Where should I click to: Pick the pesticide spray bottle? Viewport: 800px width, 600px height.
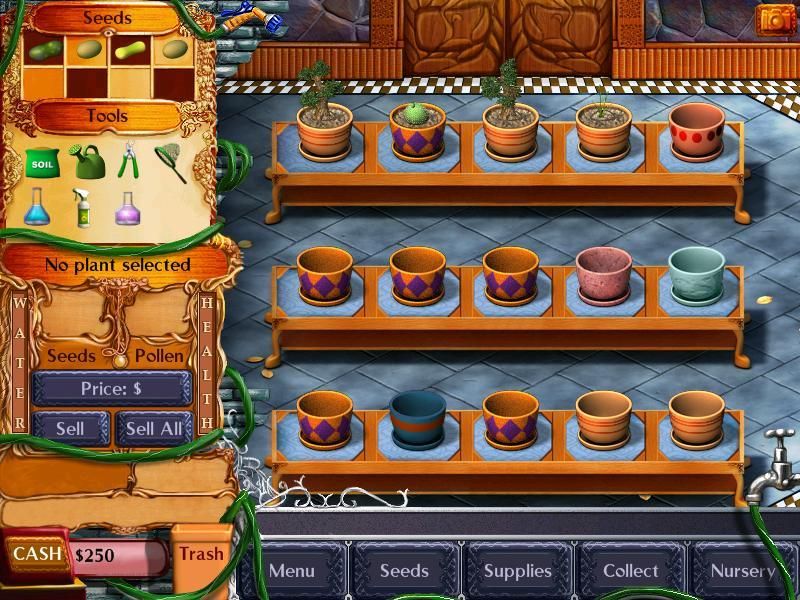84,207
